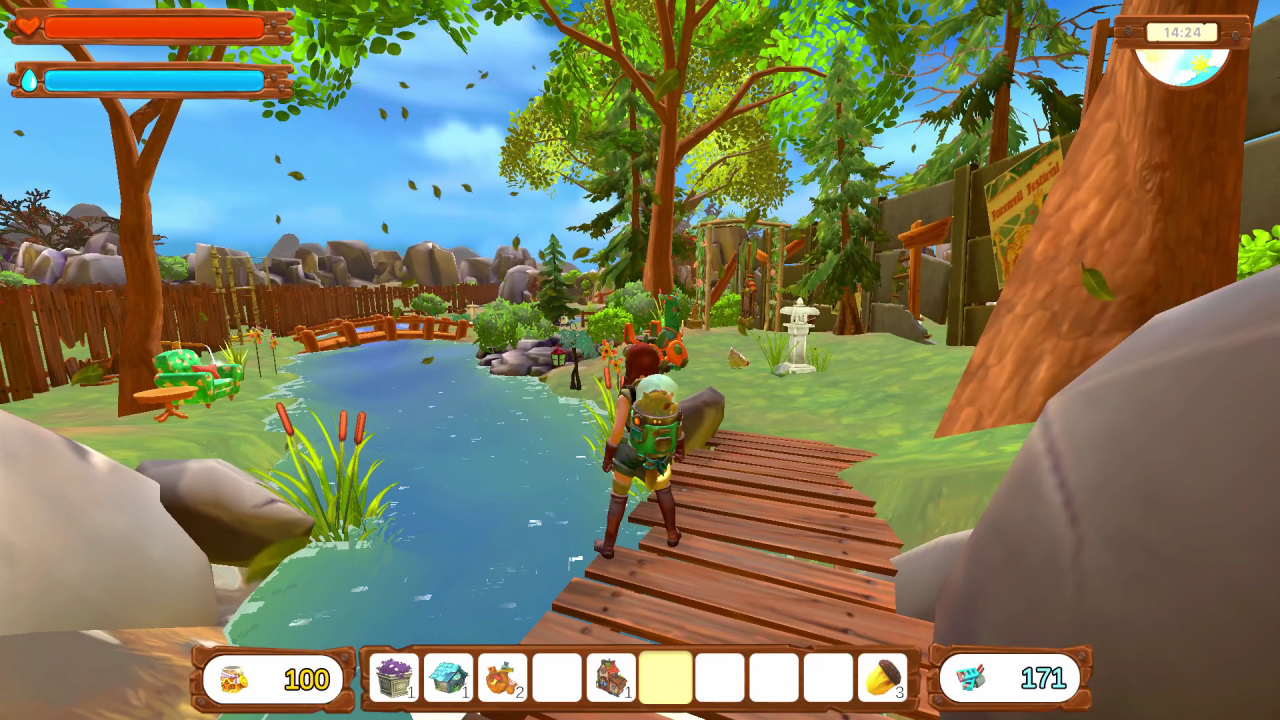The width and height of the screenshot is (1280, 720).
Task: Click the red heart icon above the health bar
Action: pos(29,27)
